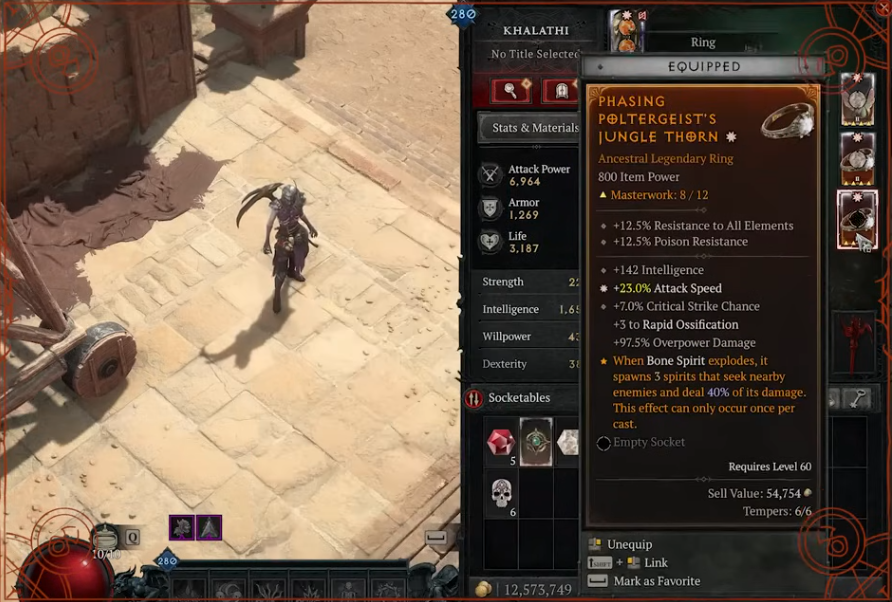The width and height of the screenshot is (892, 602).
Task: Switch to the key inventory tab
Action: 857,398
